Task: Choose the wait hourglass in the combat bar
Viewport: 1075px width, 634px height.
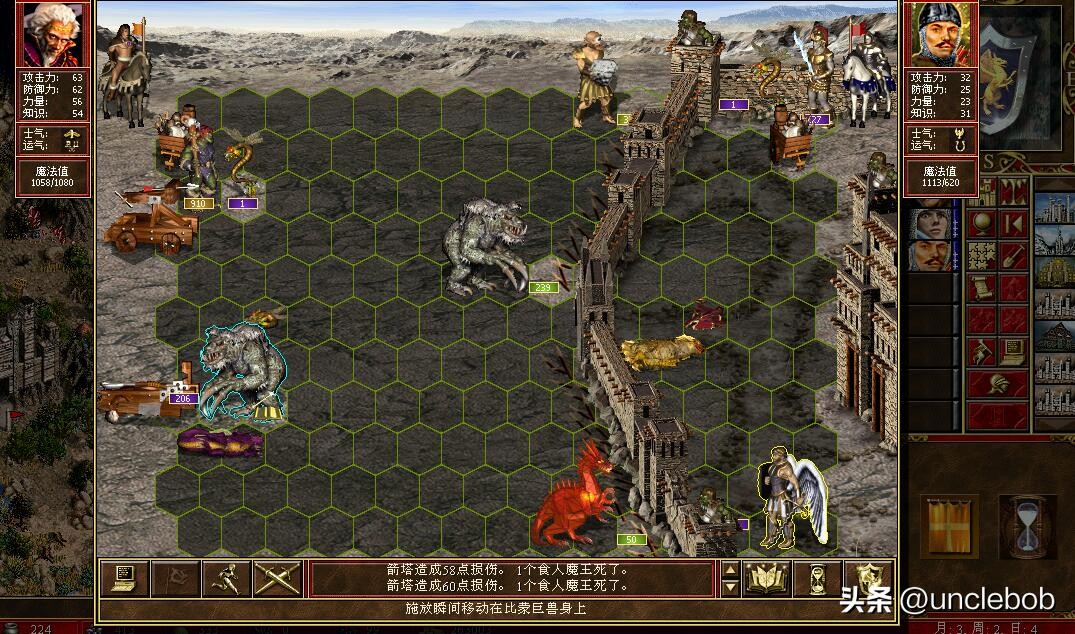Action: pos(819,578)
